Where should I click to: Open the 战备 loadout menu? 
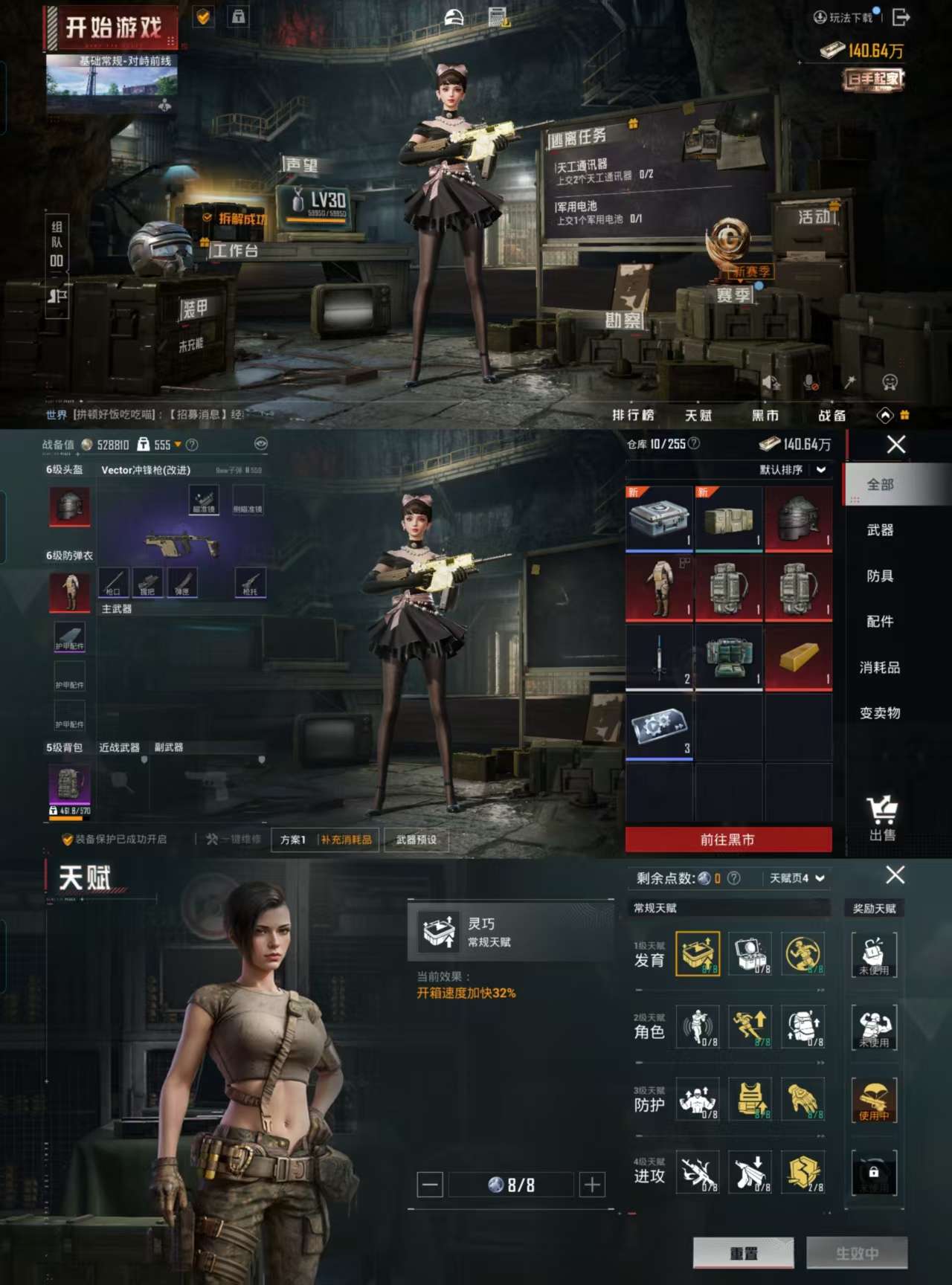click(x=832, y=415)
